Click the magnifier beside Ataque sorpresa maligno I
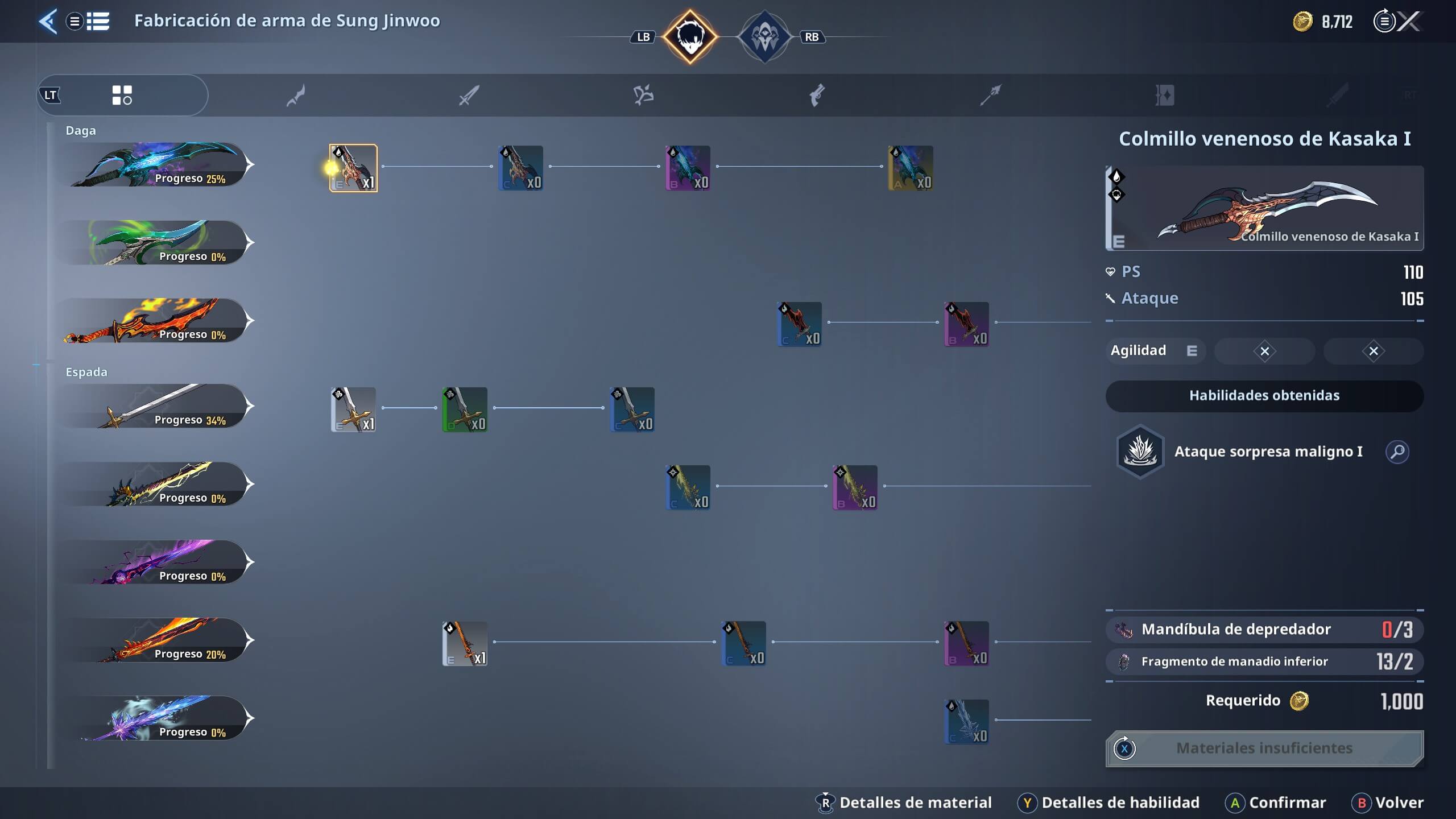The width and height of the screenshot is (1456, 819). point(1398,452)
